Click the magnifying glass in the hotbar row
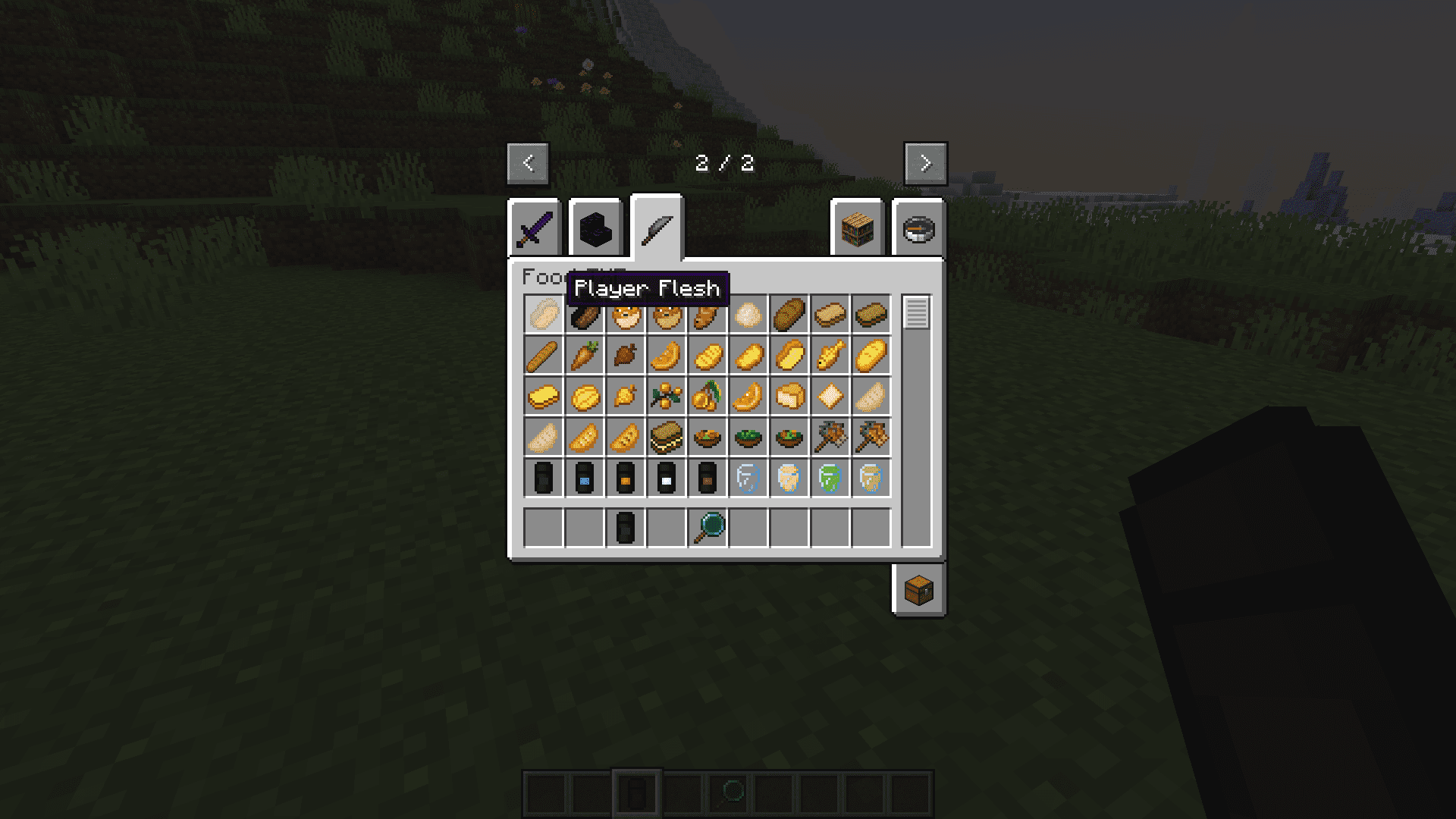1456x819 pixels. point(708,528)
